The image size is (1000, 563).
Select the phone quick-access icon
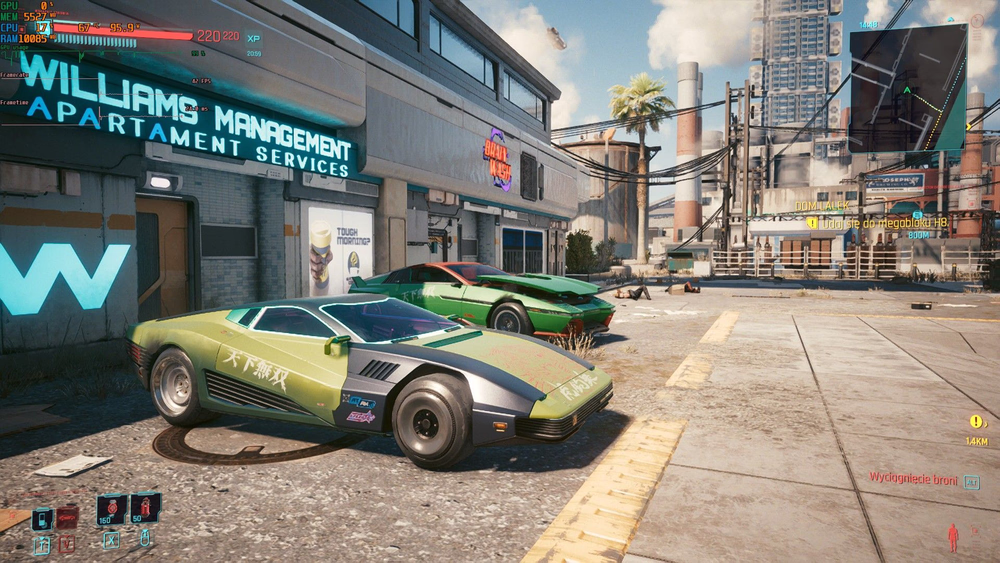(42, 518)
